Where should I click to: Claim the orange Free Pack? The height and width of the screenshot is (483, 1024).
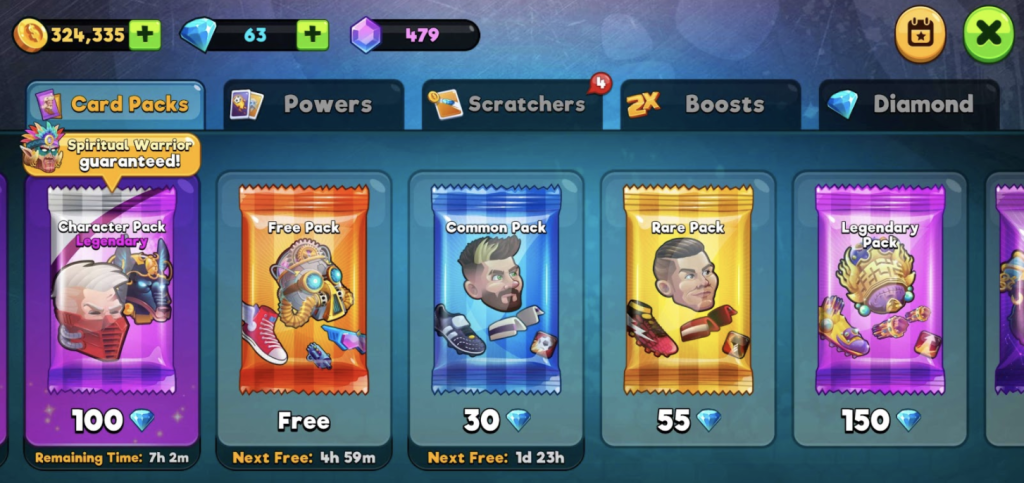[303, 300]
